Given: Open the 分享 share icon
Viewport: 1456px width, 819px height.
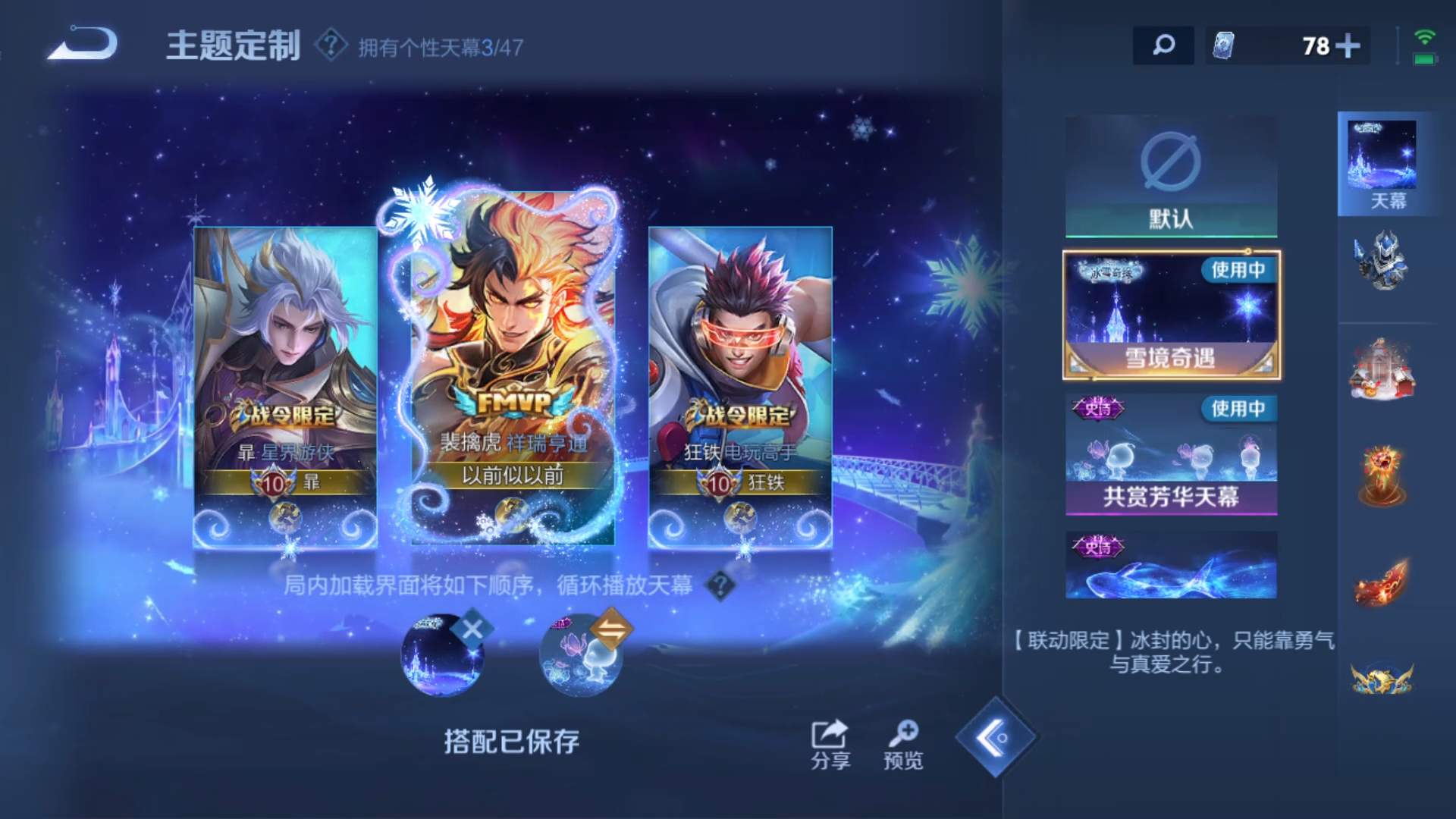Looking at the screenshot, I should pos(831,736).
